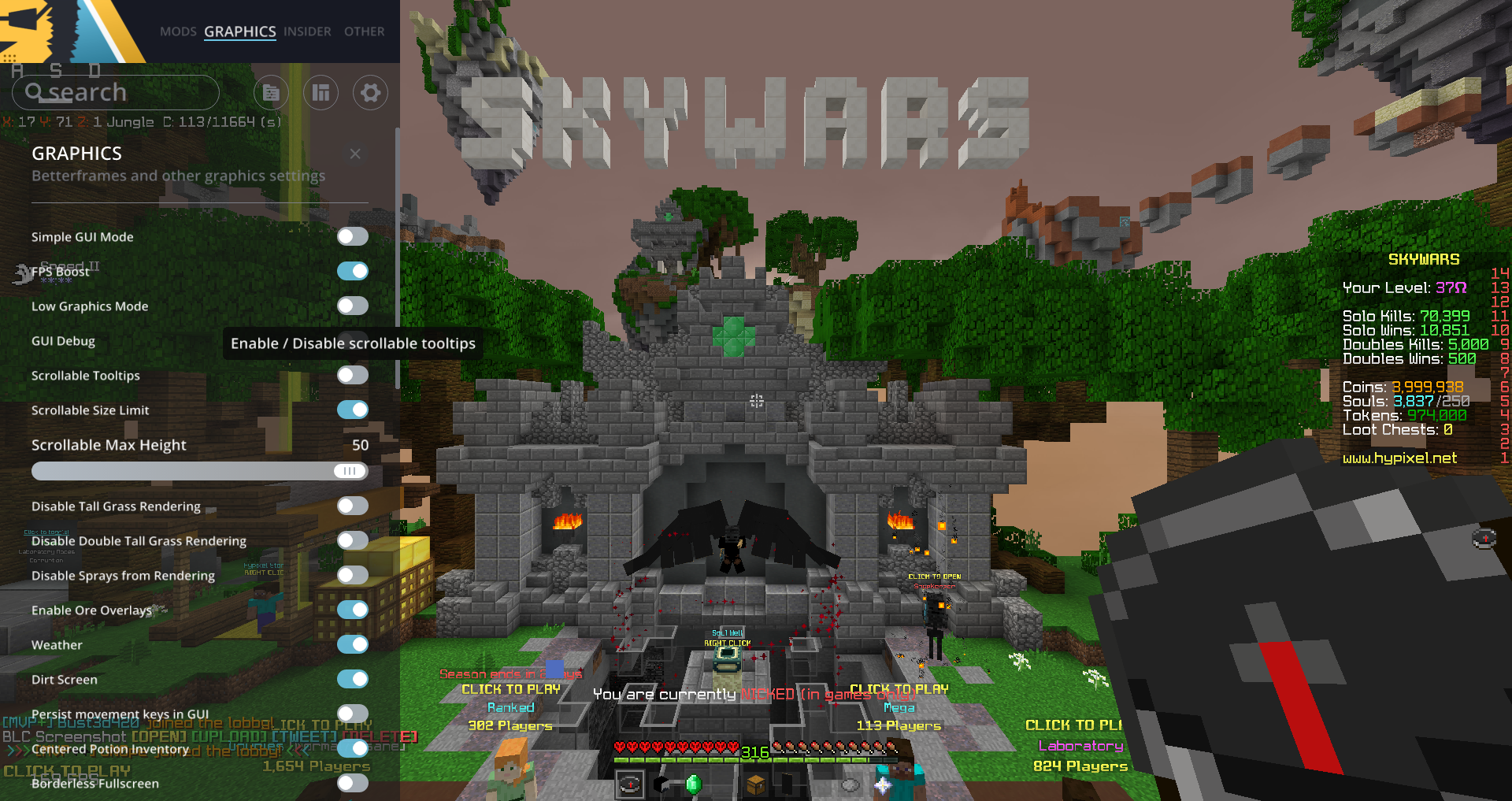Open the mod profiles icon in sidebar
The image size is (1512, 801).
271,92
